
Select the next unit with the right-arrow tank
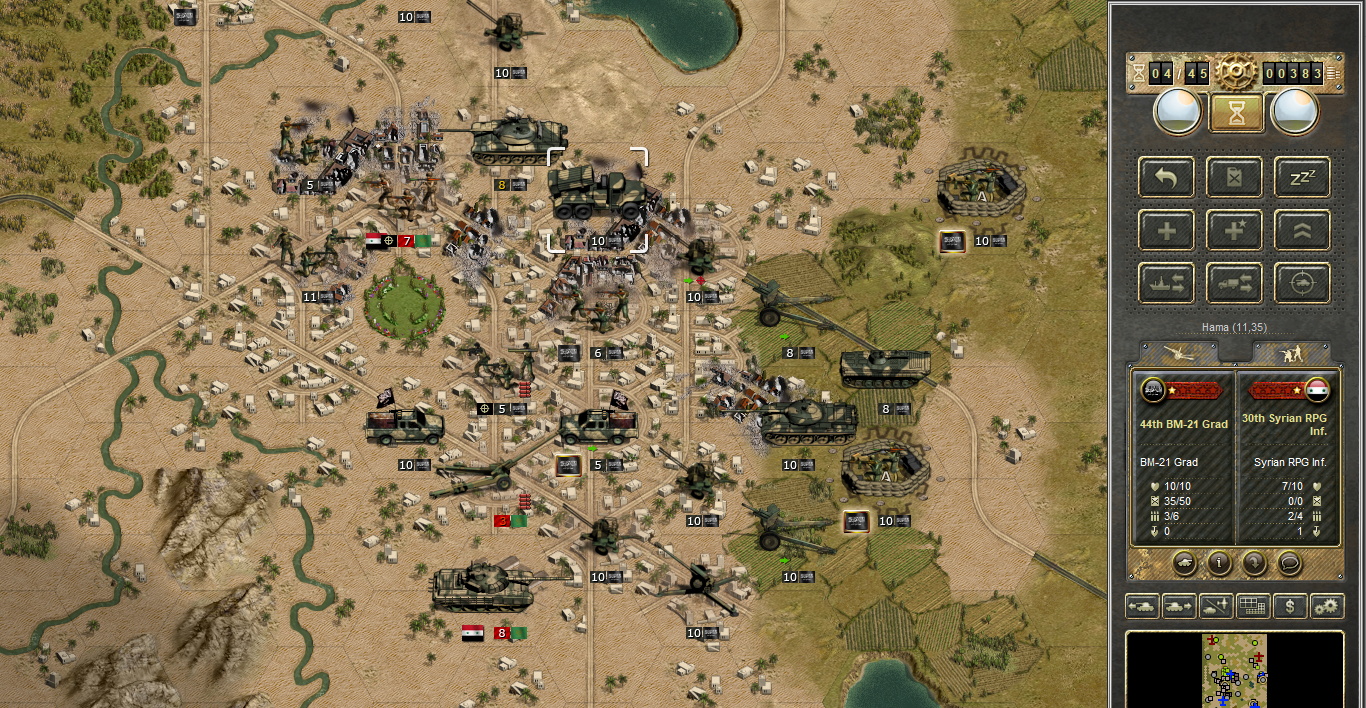click(x=1179, y=606)
